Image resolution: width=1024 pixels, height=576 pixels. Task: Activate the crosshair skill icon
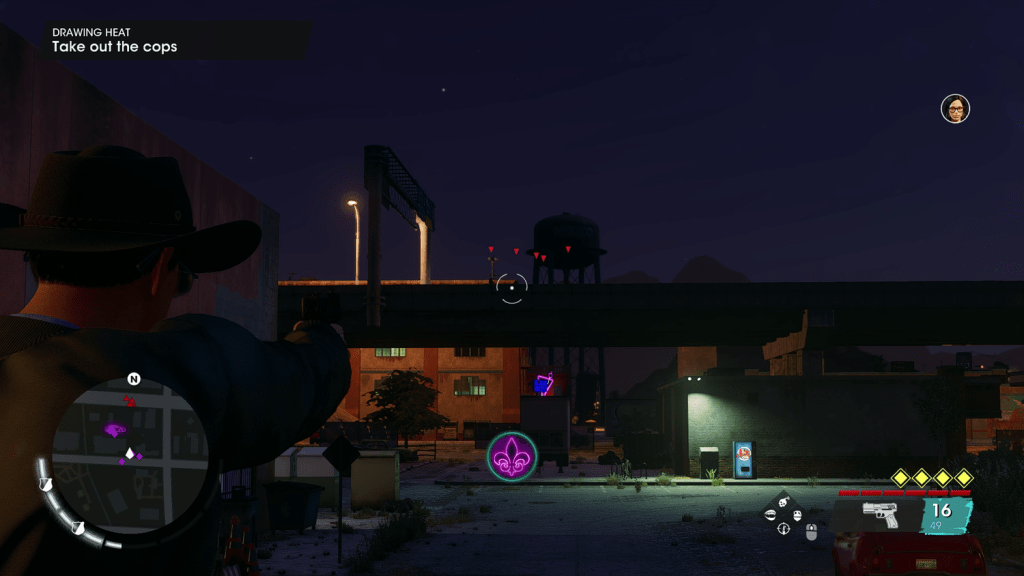click(x=783, y=529)
